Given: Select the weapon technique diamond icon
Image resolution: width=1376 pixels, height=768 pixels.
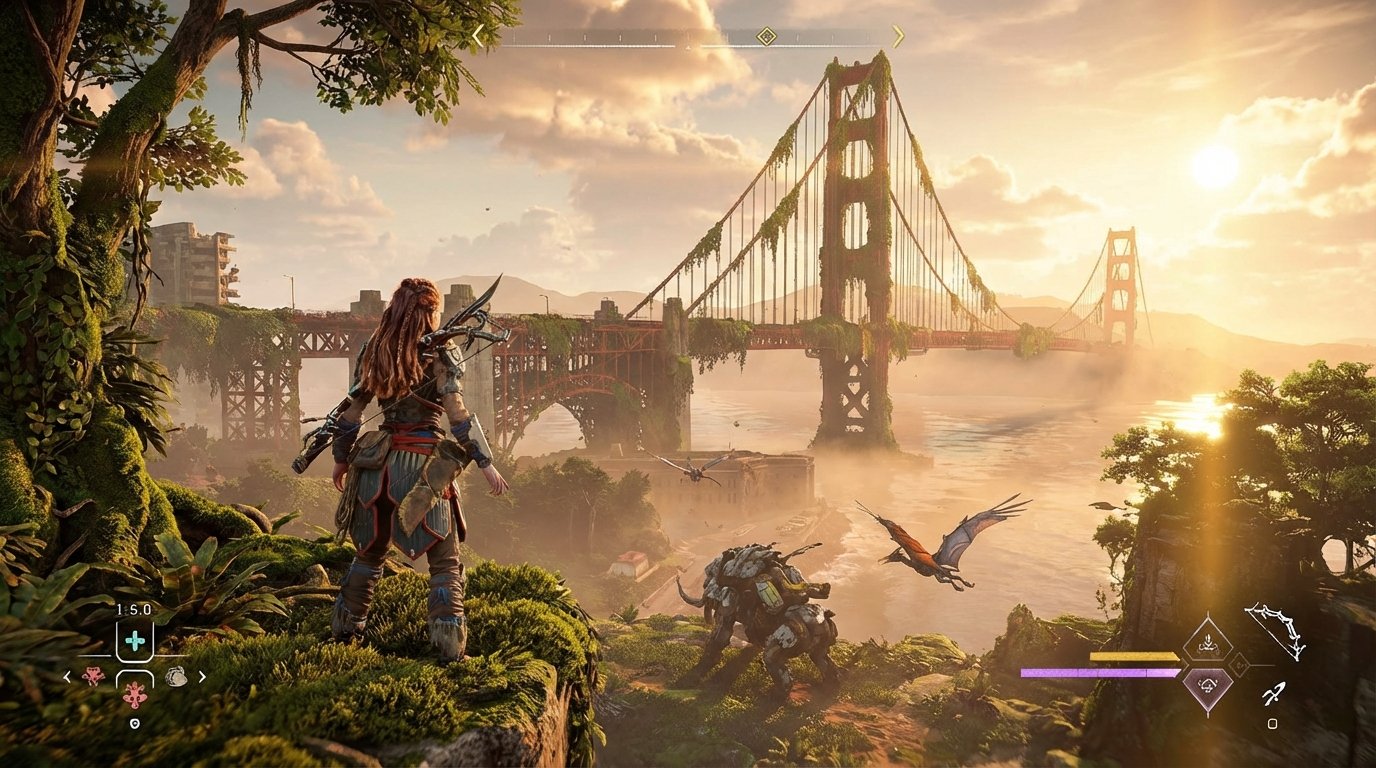Looking at the screenshot, I should click(x=1208, y=642).
